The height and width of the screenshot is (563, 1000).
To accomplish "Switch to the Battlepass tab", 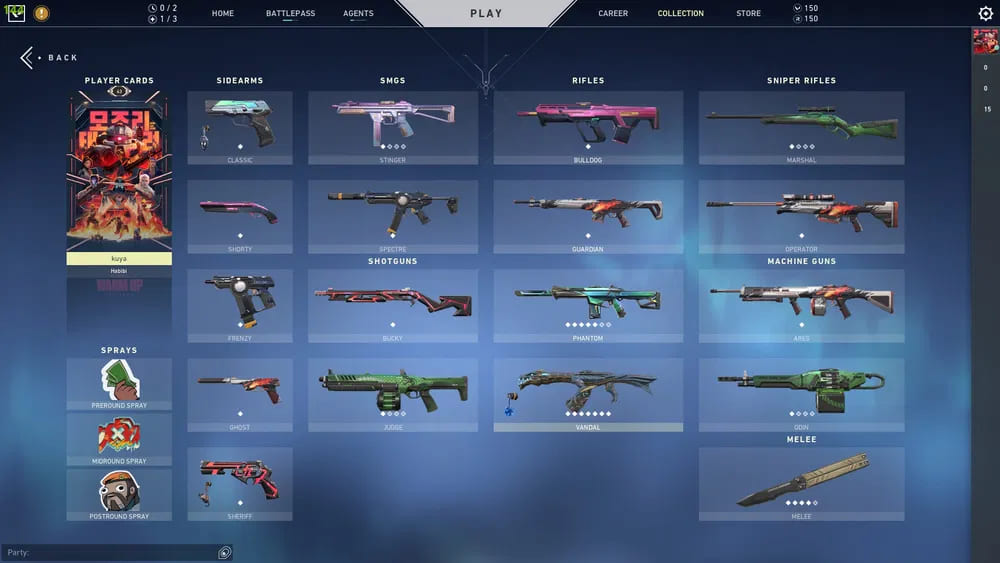I will (290, 14).
